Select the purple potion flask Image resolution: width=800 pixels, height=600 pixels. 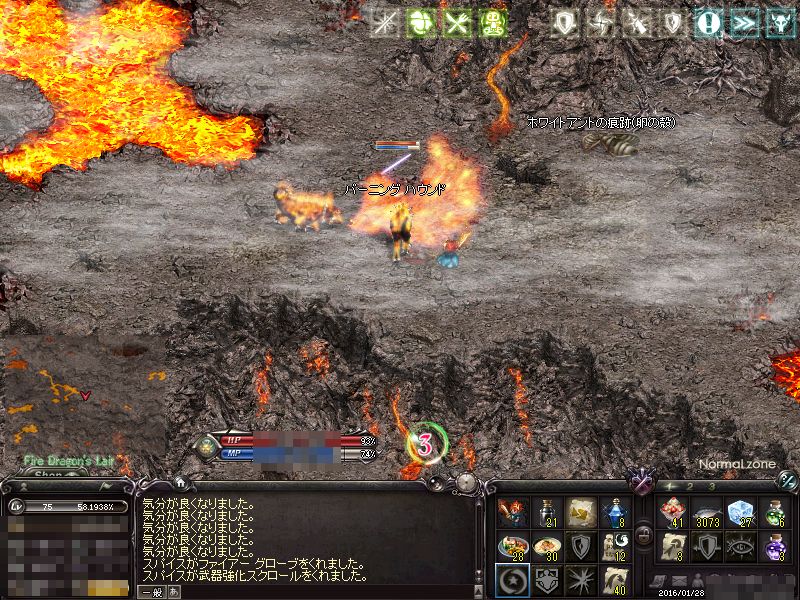[x=775, y=547]
